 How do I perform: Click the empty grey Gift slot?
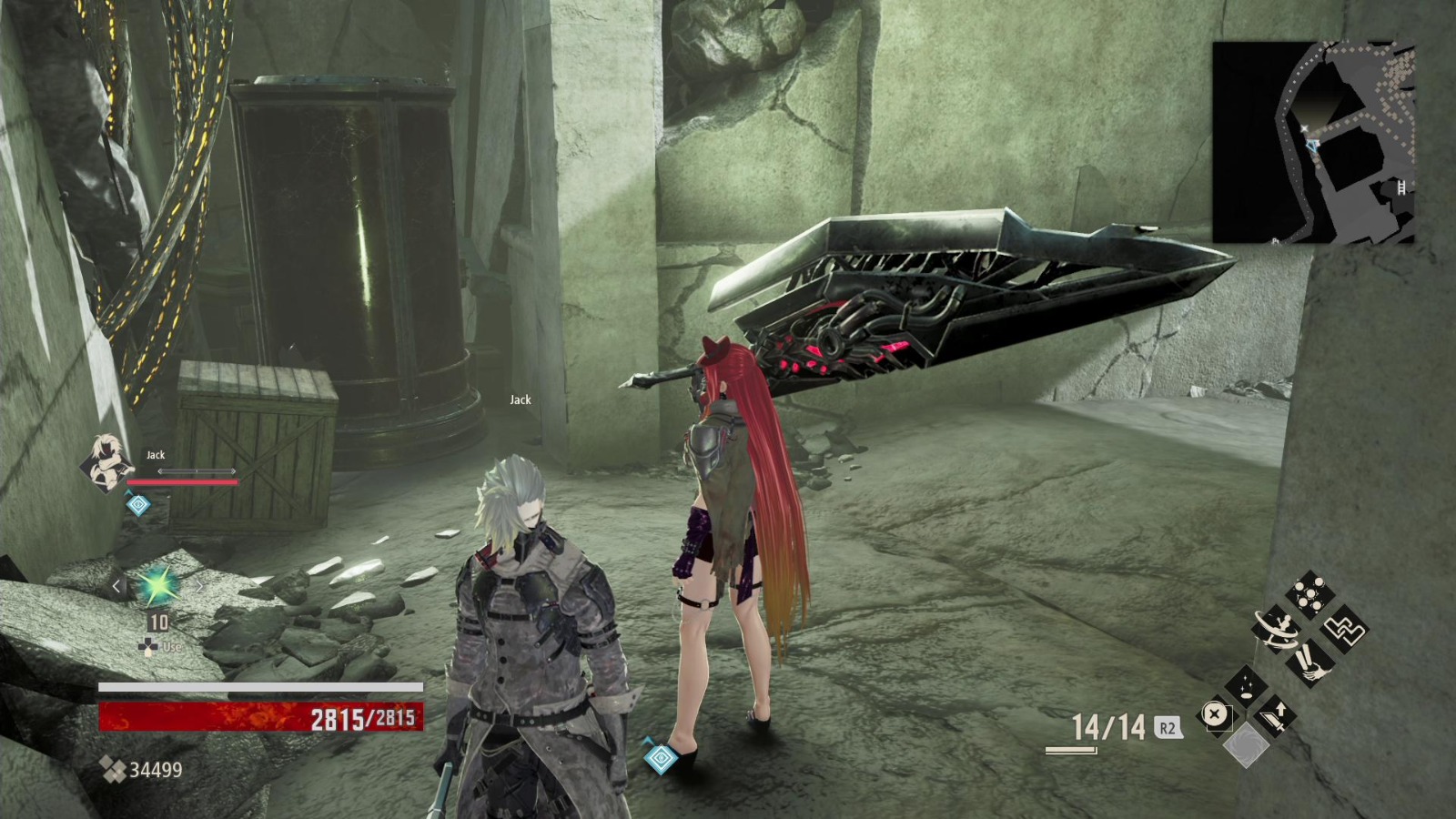1247,745
